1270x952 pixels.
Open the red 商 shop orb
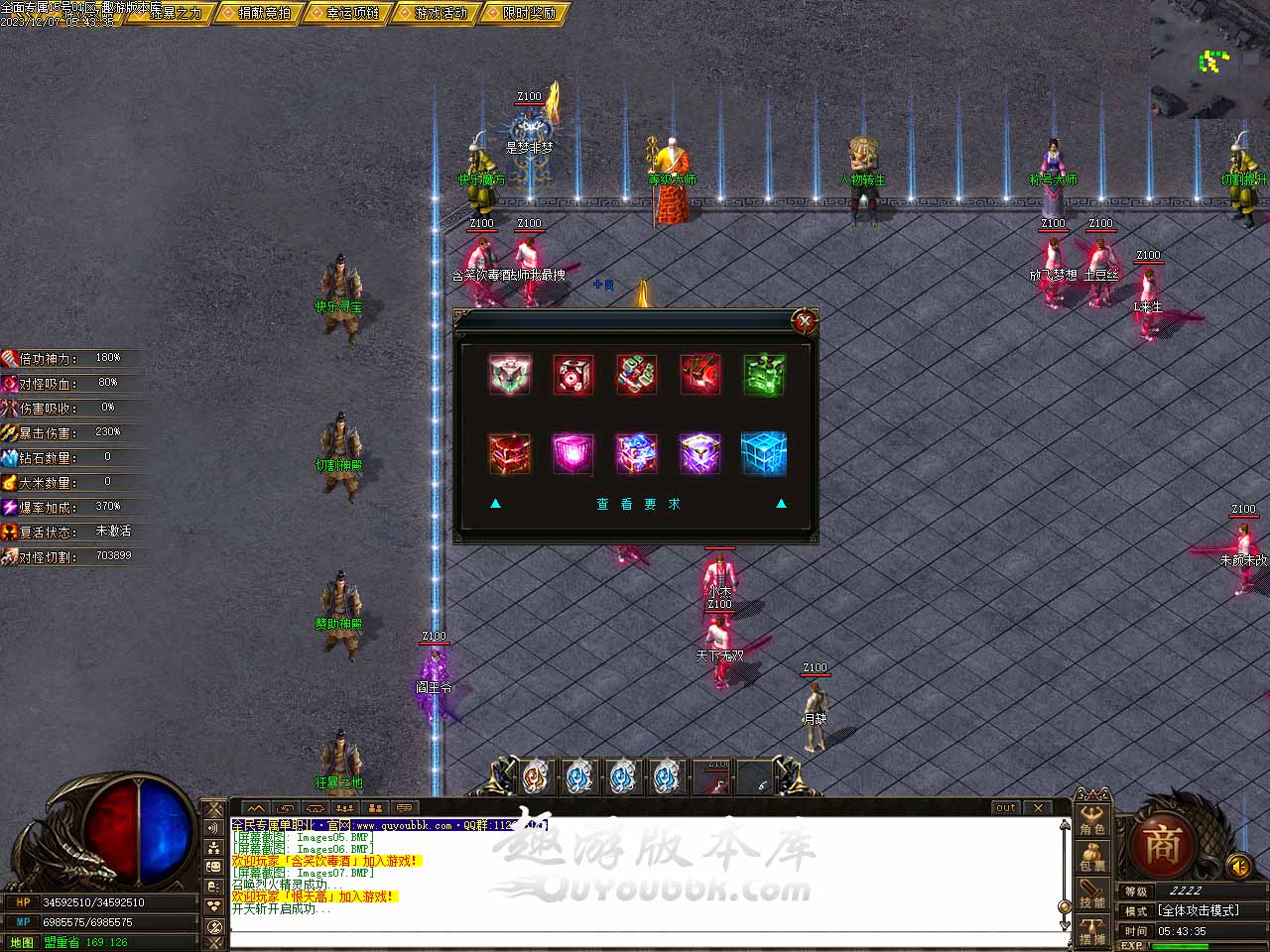(1163, 846)
